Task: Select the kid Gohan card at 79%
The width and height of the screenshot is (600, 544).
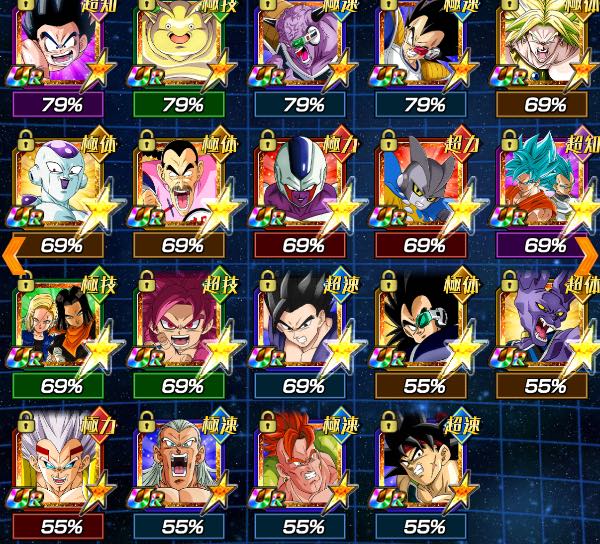Action: (60, 45)
